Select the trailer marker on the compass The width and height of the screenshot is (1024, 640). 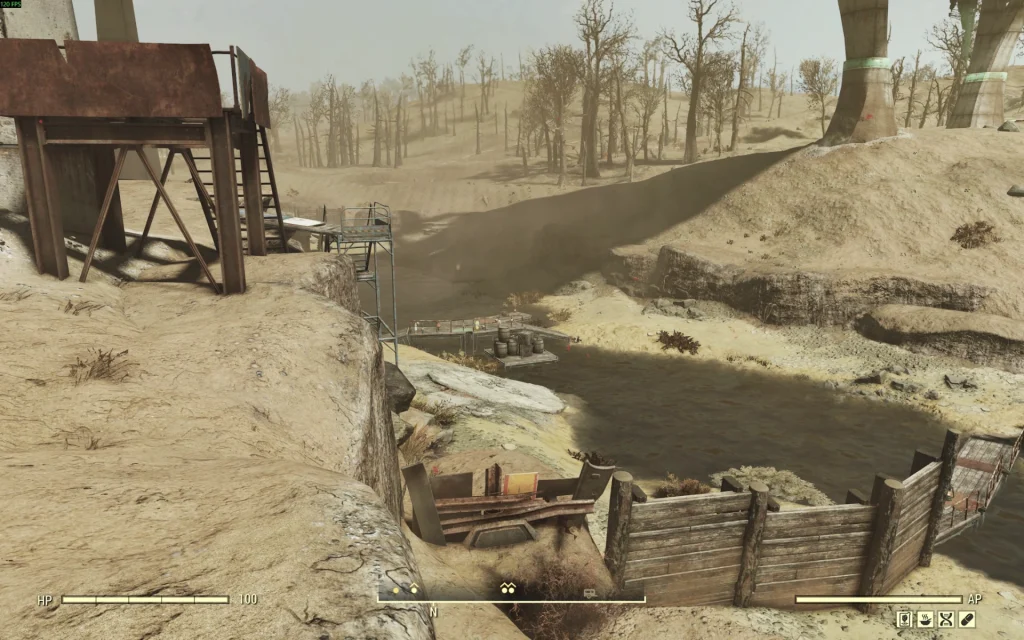pos(591,593)
